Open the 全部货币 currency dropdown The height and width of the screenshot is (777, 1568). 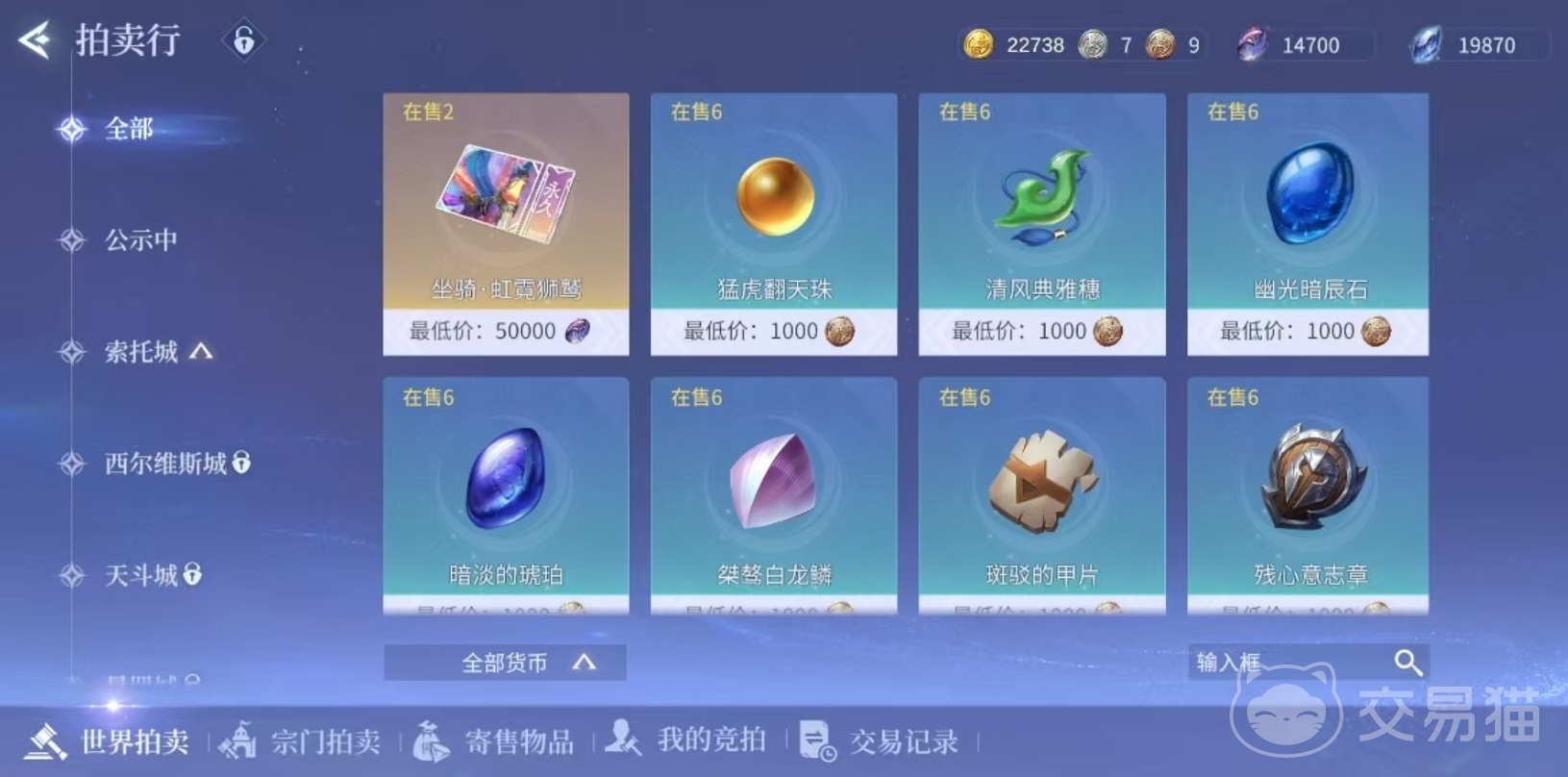504,662
